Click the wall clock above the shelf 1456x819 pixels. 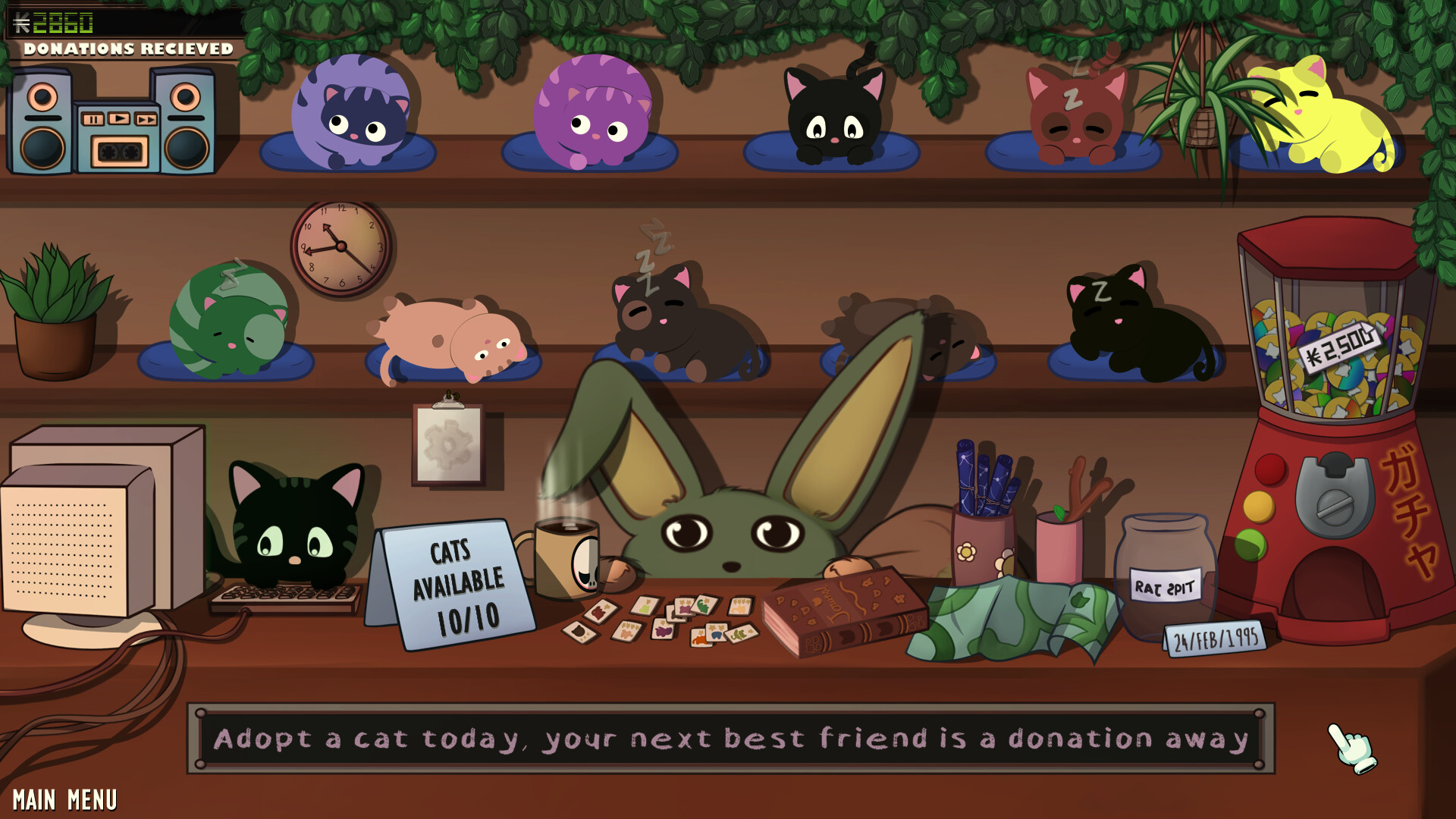pyautogui.click(x=340, y=246)
